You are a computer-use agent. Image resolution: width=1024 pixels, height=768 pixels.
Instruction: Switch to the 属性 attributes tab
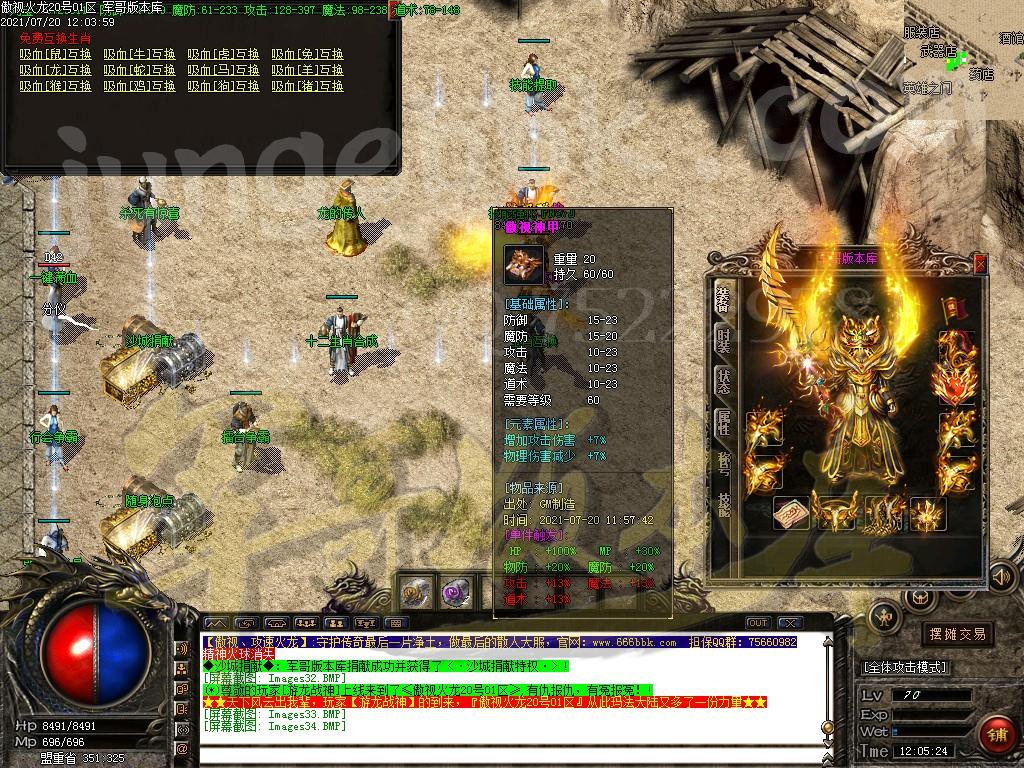pyautogui.click(x=723, y=421)
